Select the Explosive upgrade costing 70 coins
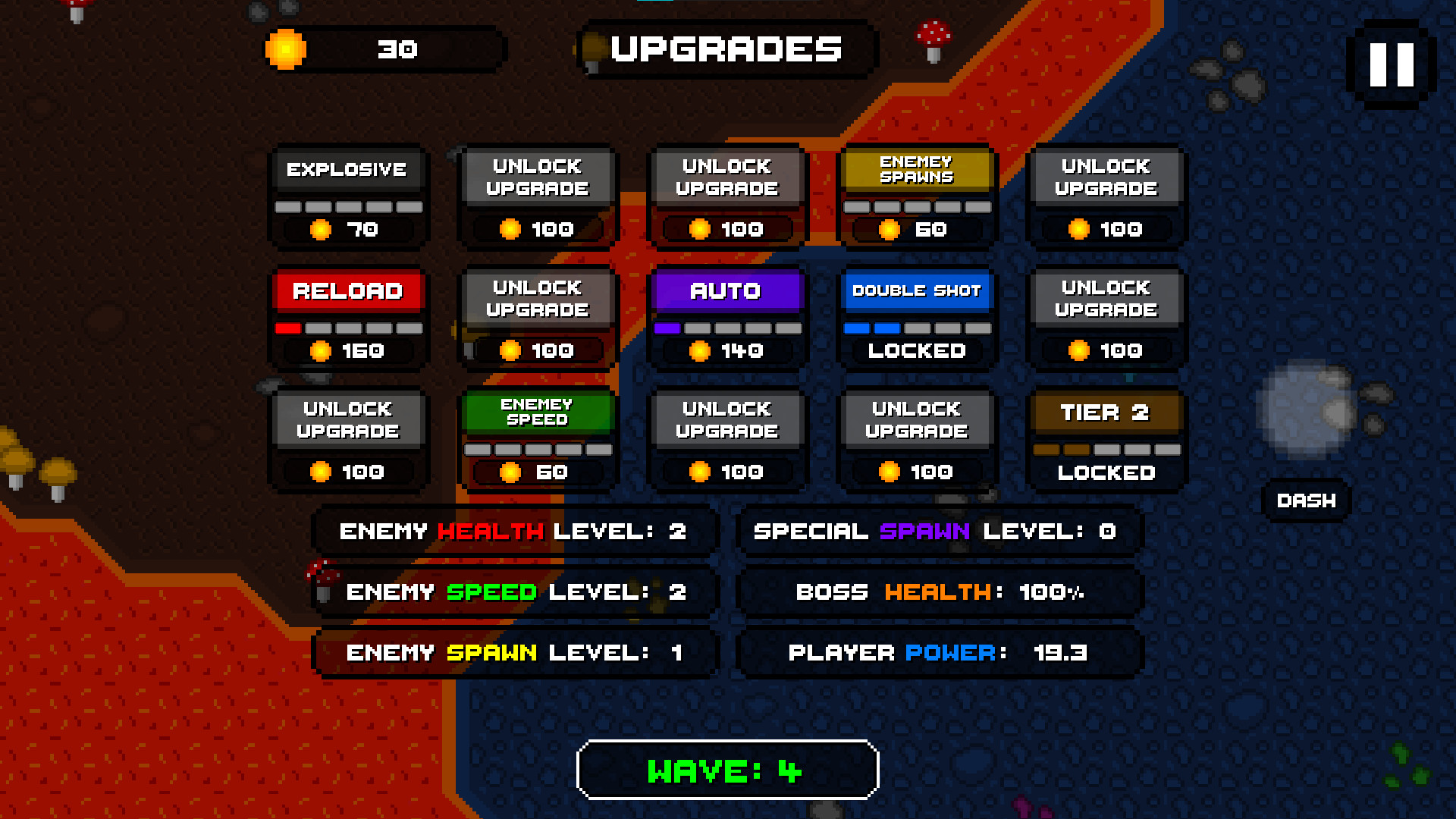The height and width of the screenshot is (819, 1456). pos(347,197)
